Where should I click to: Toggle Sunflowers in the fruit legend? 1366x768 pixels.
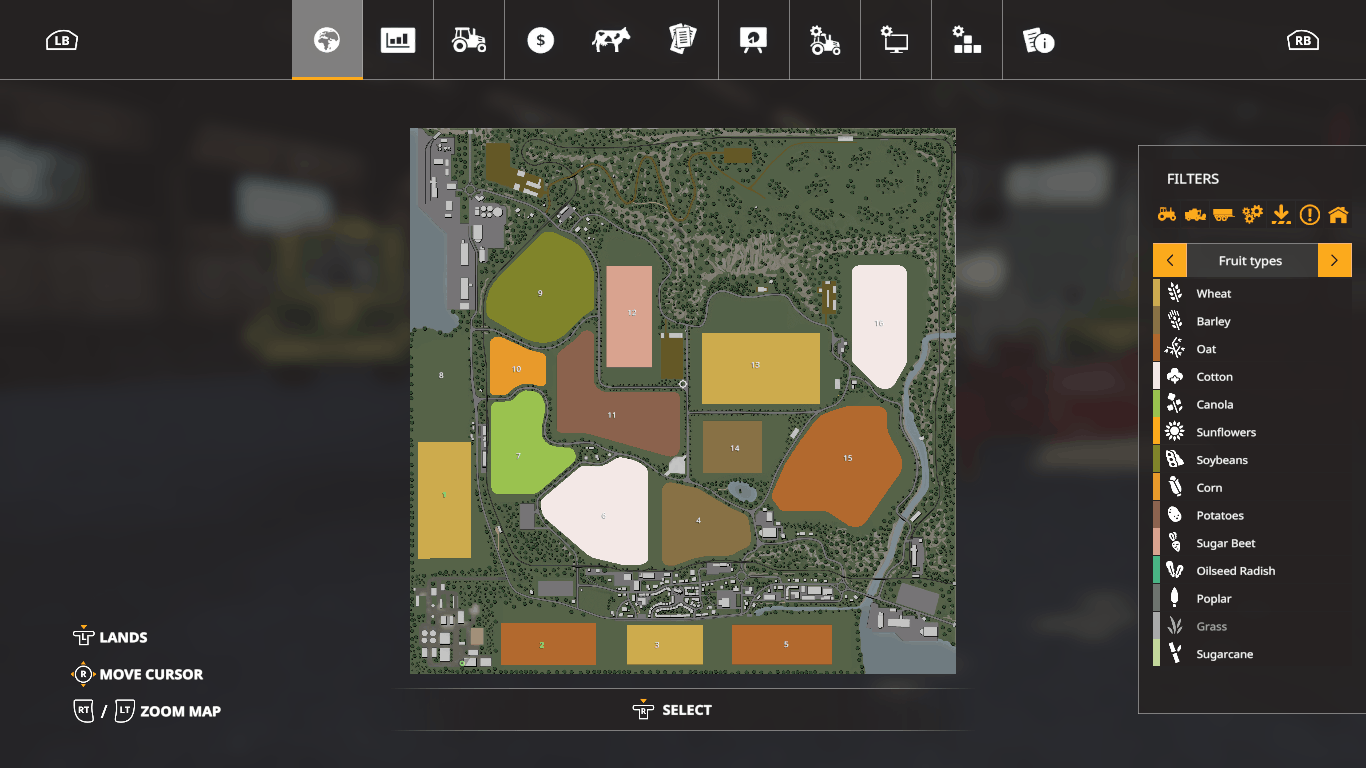(1226, 433)
